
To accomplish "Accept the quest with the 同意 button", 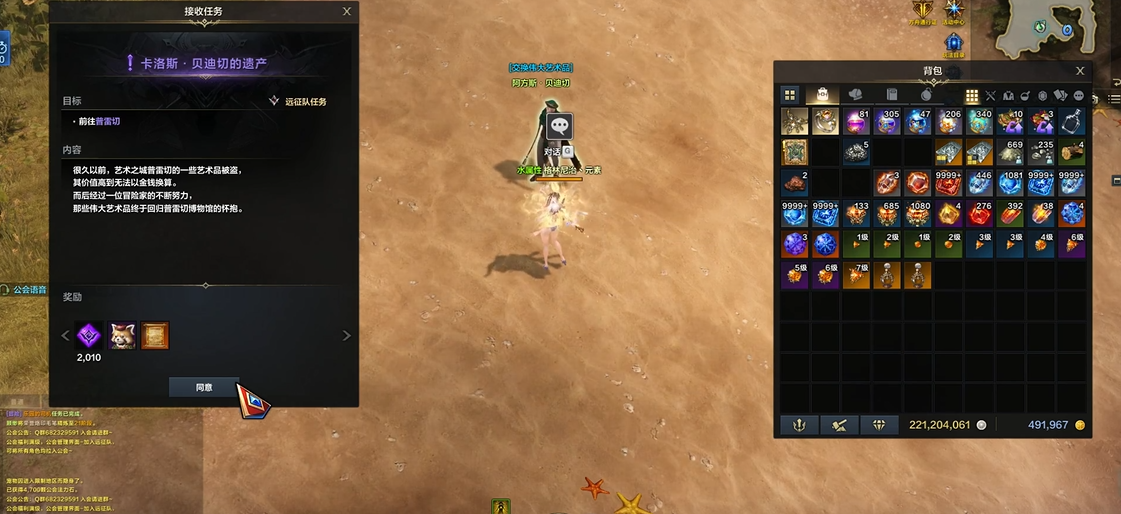I will click(x=204, y=387).
